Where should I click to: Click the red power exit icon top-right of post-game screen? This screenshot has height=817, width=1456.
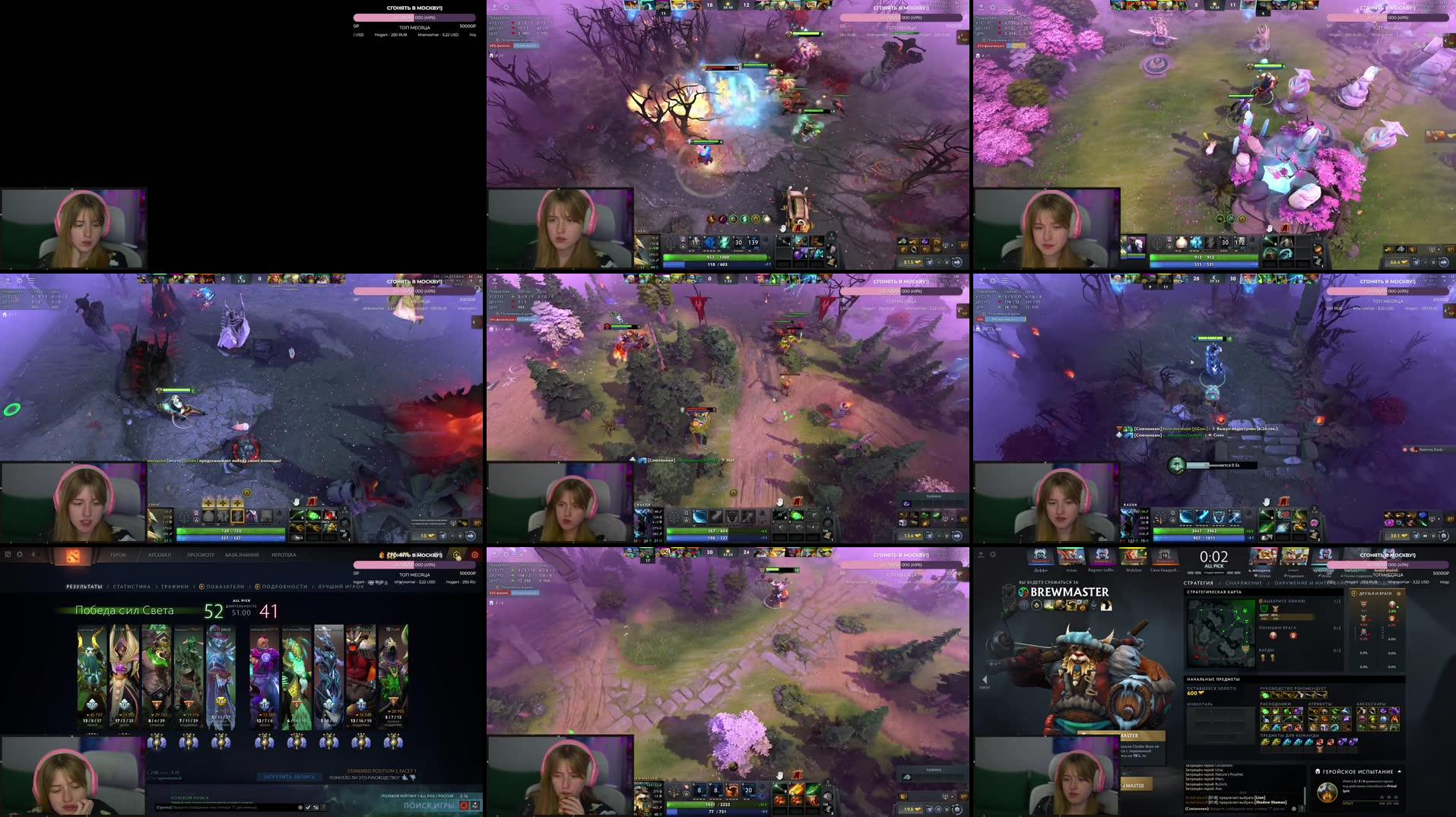coord(475,556)
